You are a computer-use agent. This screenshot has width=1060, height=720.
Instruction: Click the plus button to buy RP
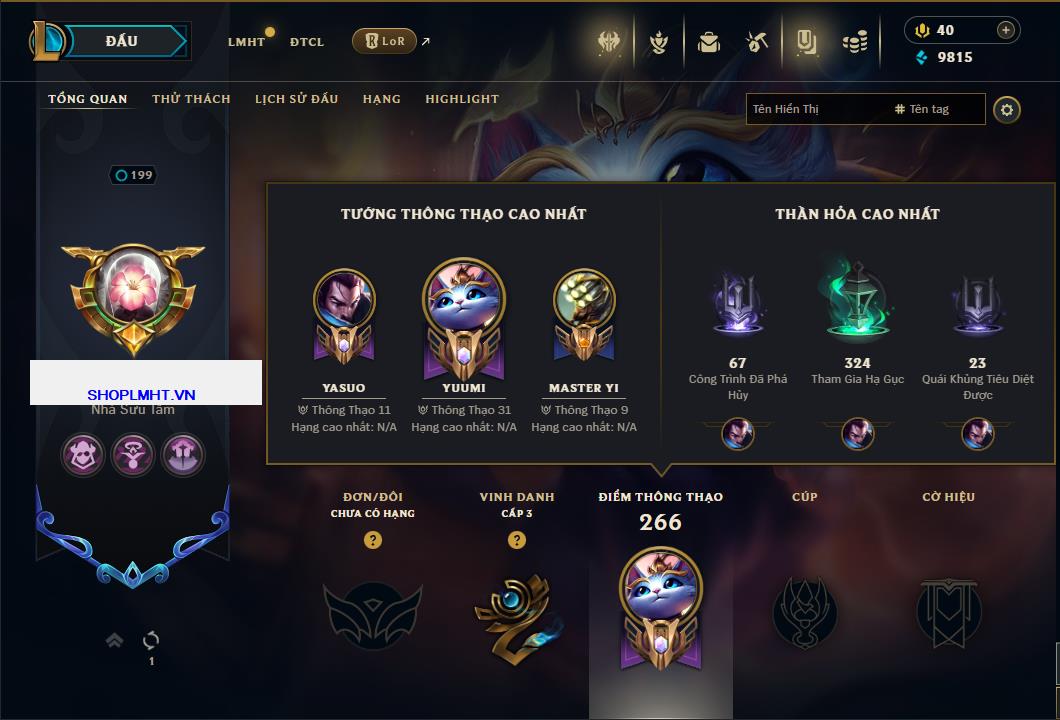click(1005, 30)
